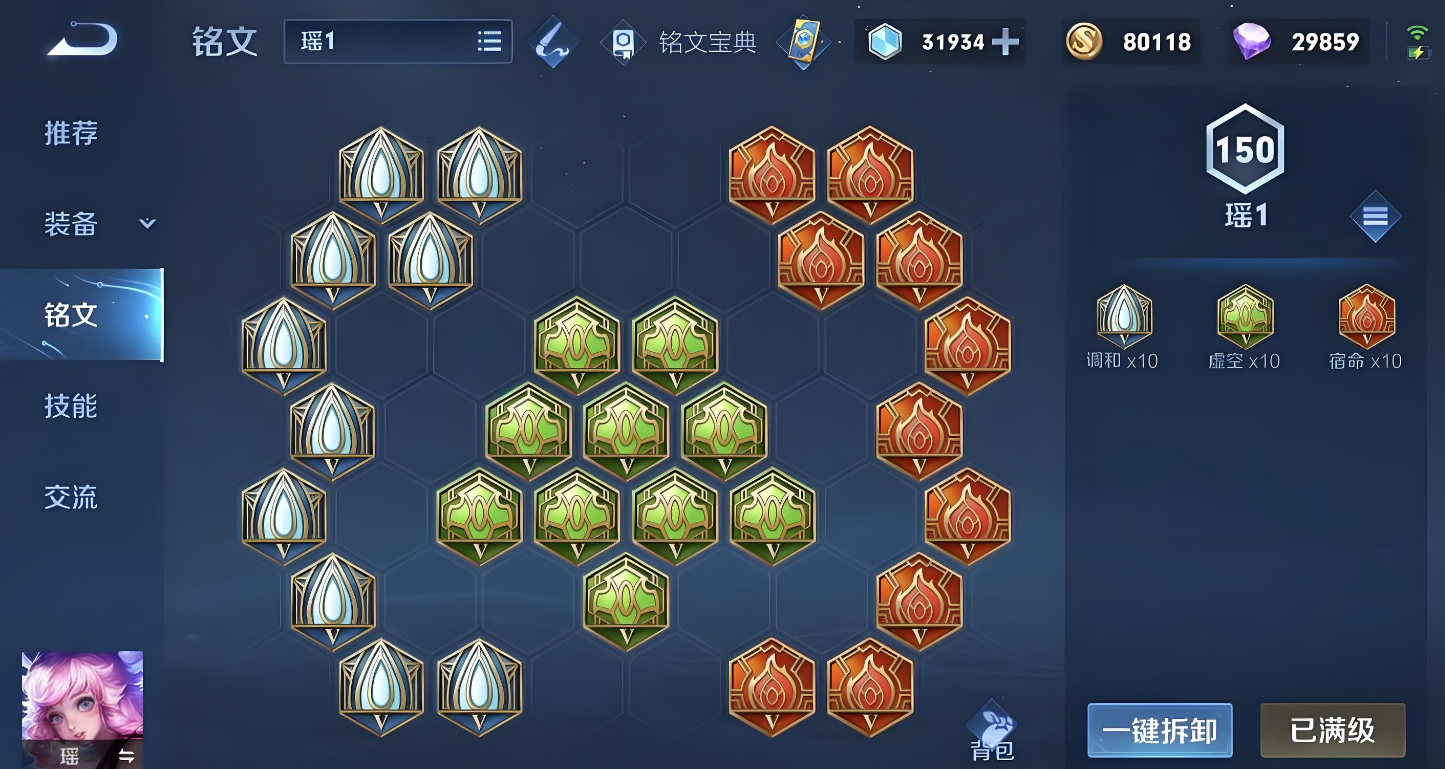The image size is (1445, 769).
Task: Click the blue rune card icon beside 铭文宝典
Action: [804, 42]
